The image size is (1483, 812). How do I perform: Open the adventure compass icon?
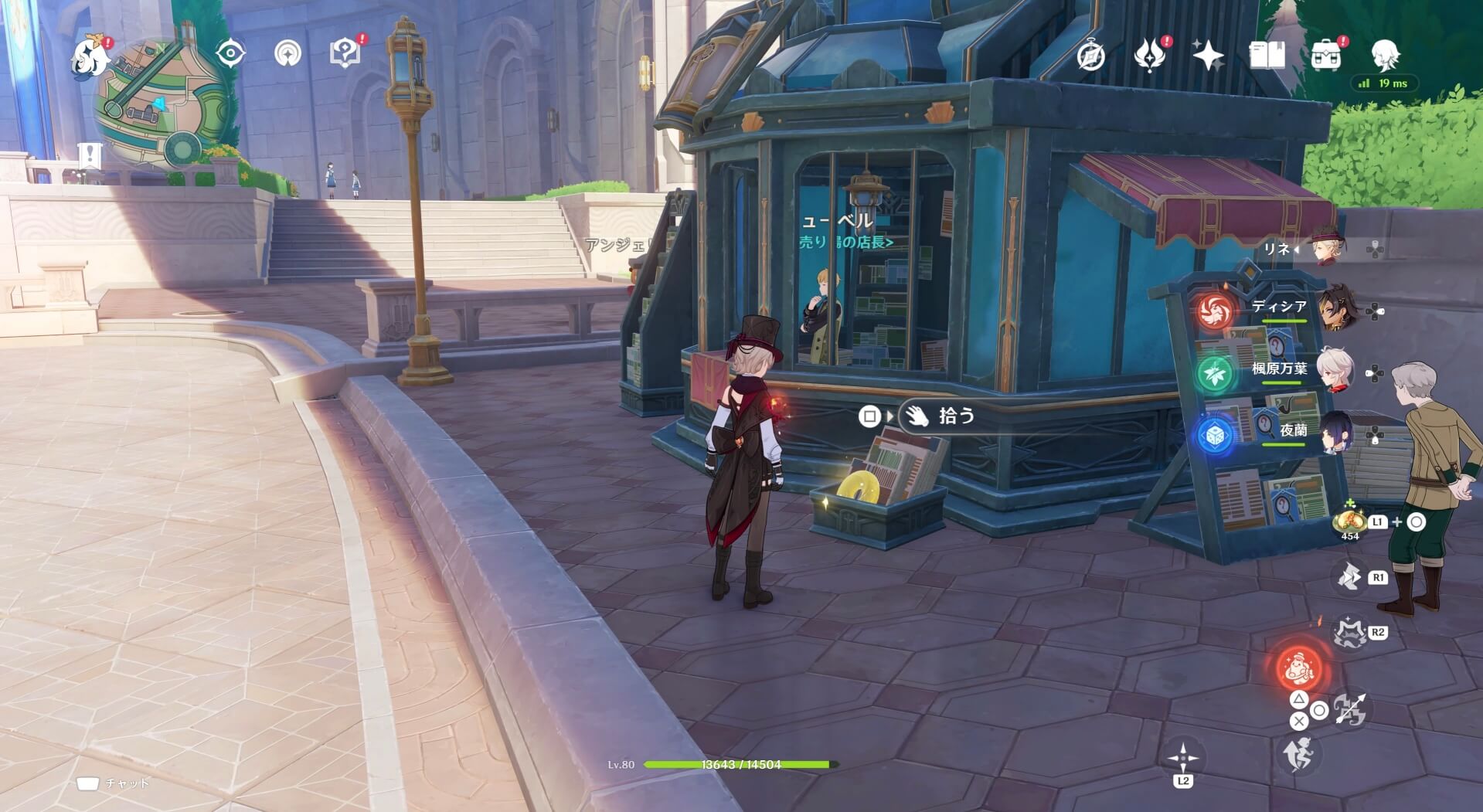(x=1090, y=56)
